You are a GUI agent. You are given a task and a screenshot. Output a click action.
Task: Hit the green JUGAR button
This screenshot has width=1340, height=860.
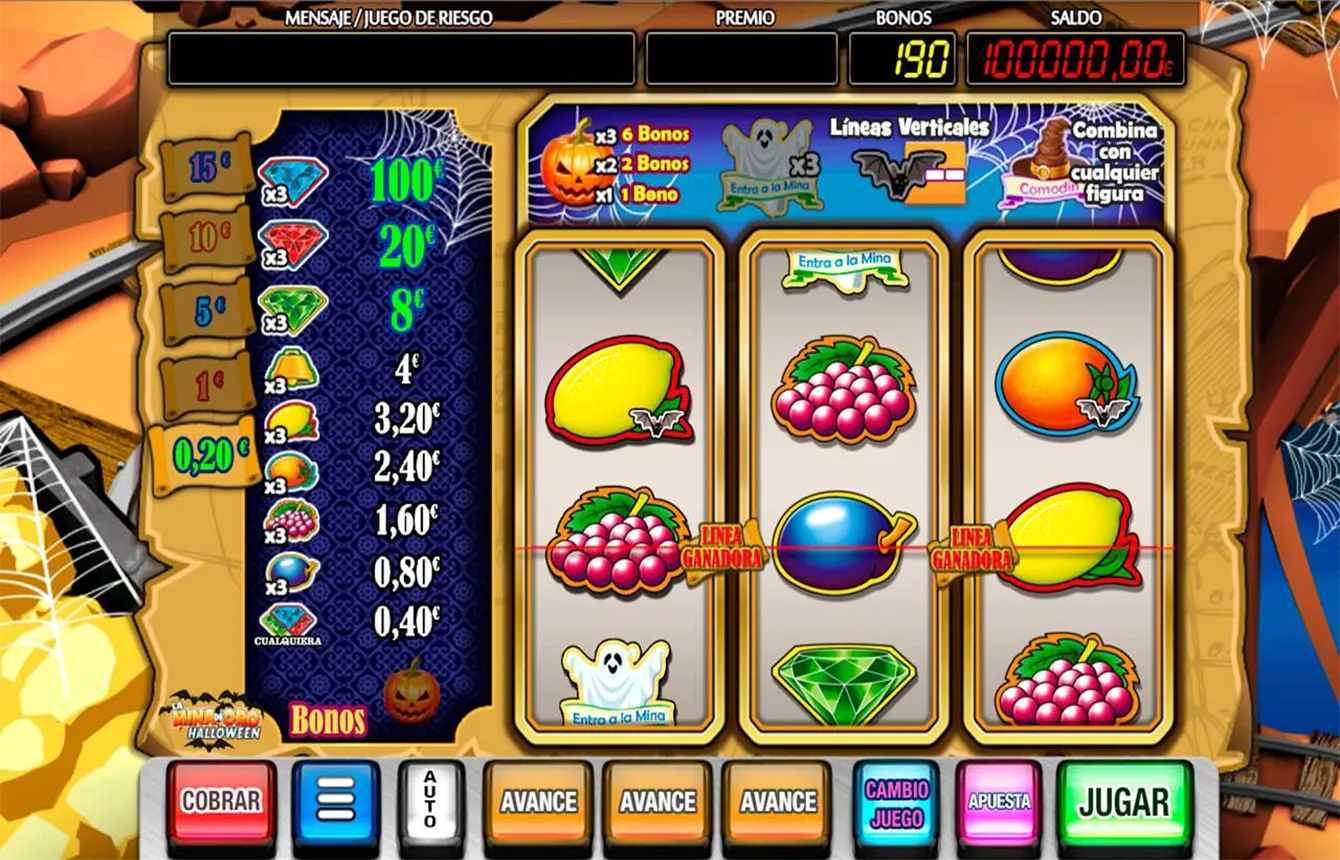click(x=1124, y=802)
